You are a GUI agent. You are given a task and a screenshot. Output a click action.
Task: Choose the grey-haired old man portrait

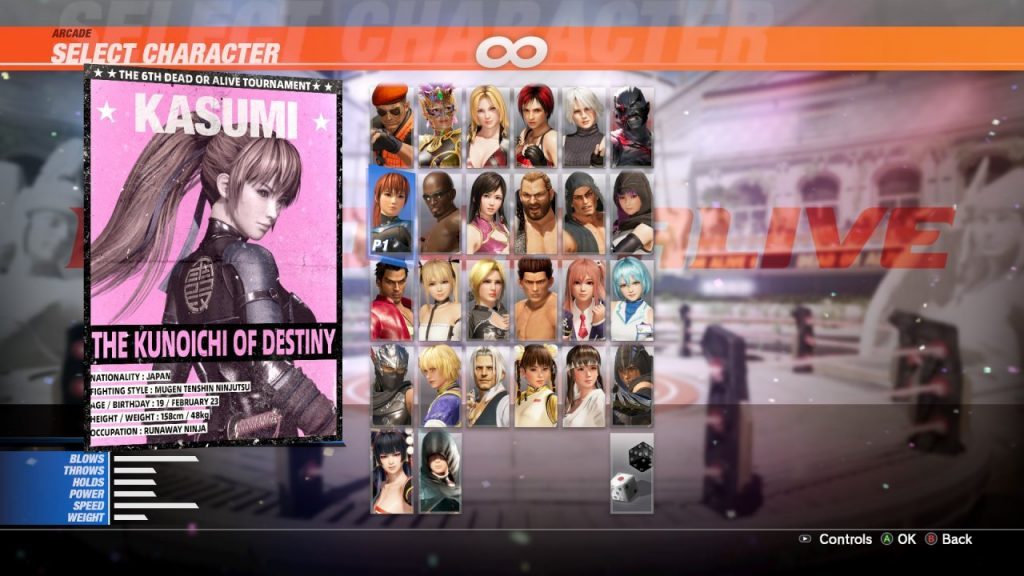[487, 385]
